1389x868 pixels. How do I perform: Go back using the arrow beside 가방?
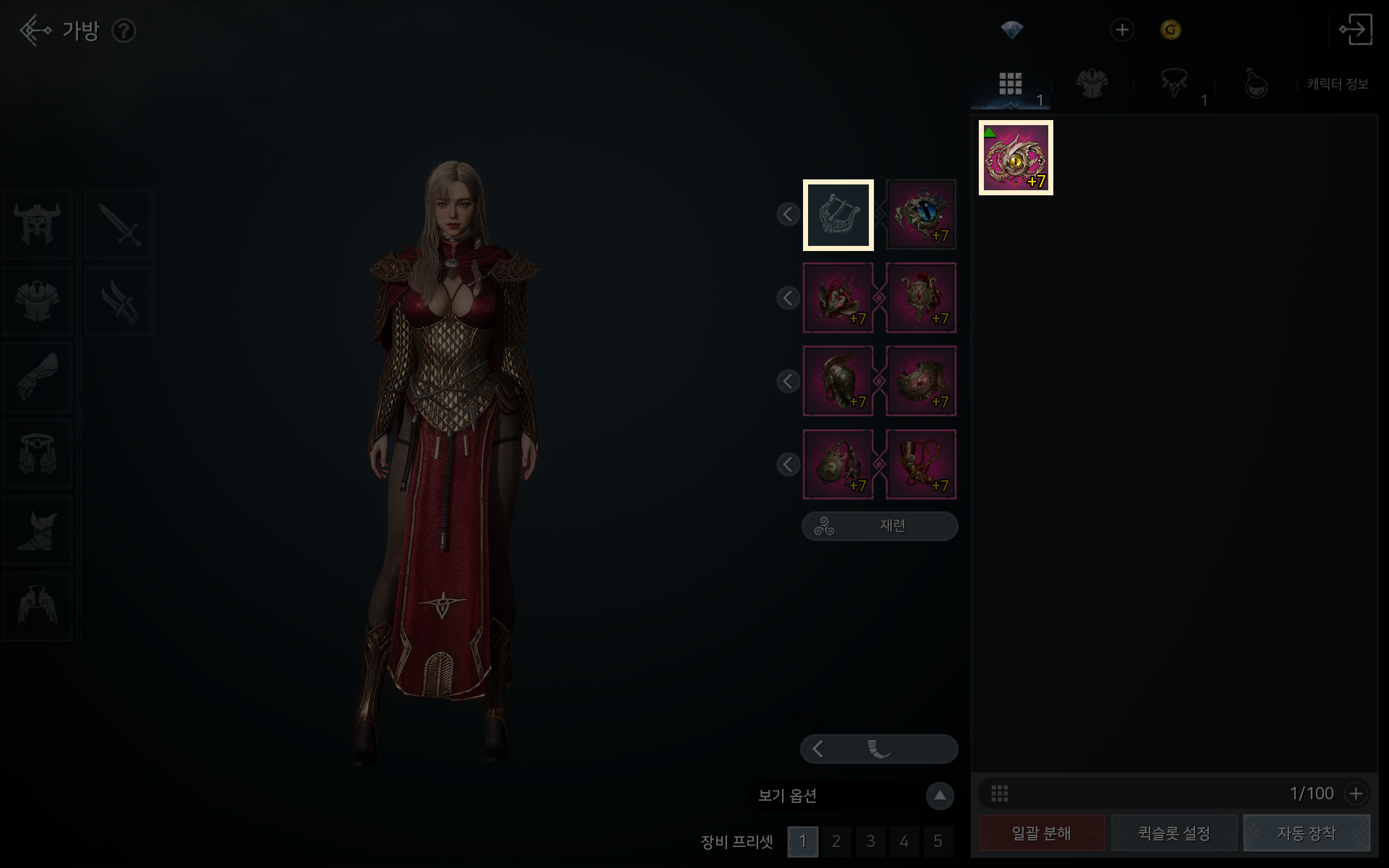click(x=35, y=30)
